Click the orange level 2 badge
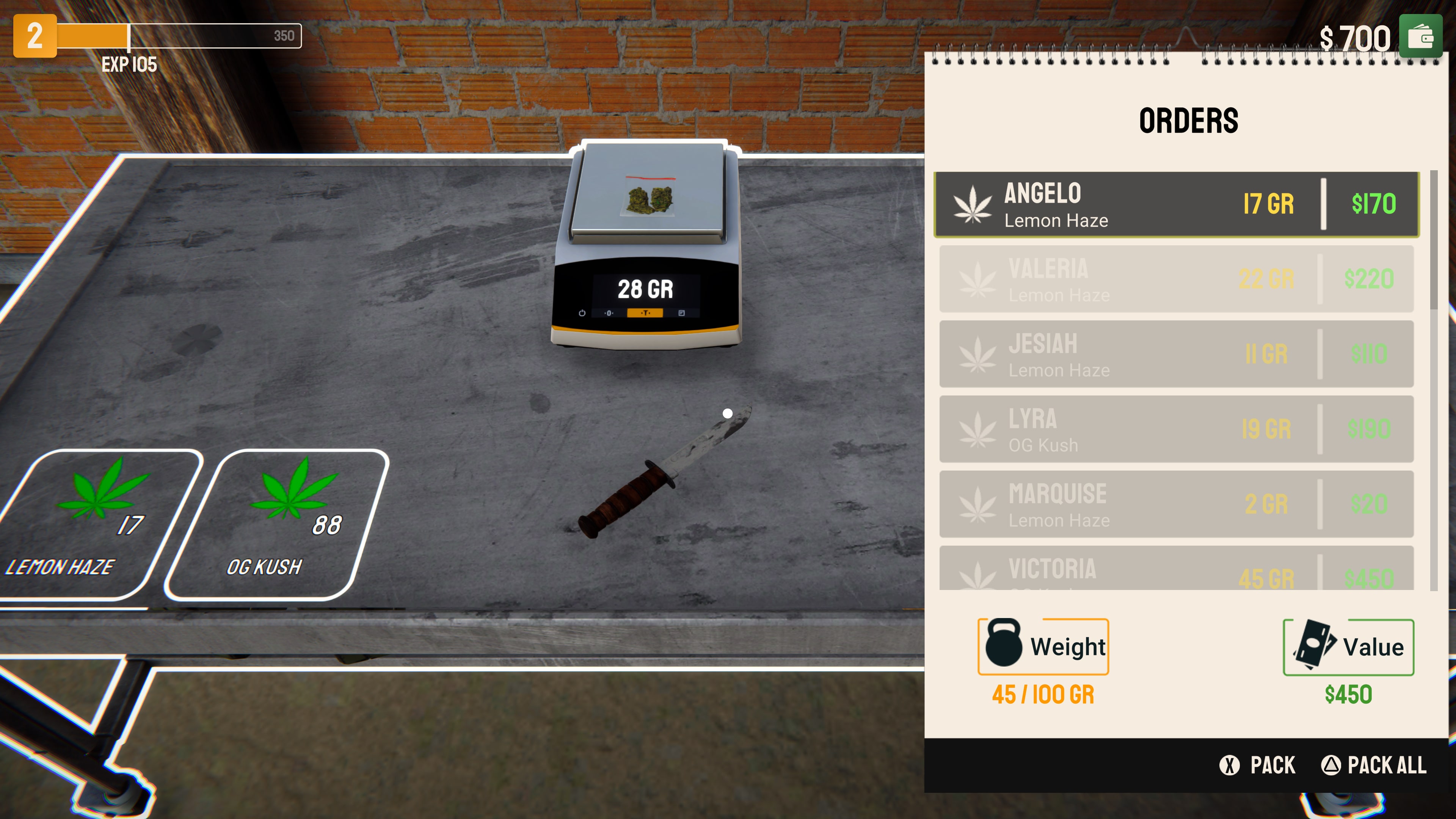This screenshot has width=1456, height=819. point(35,36)
